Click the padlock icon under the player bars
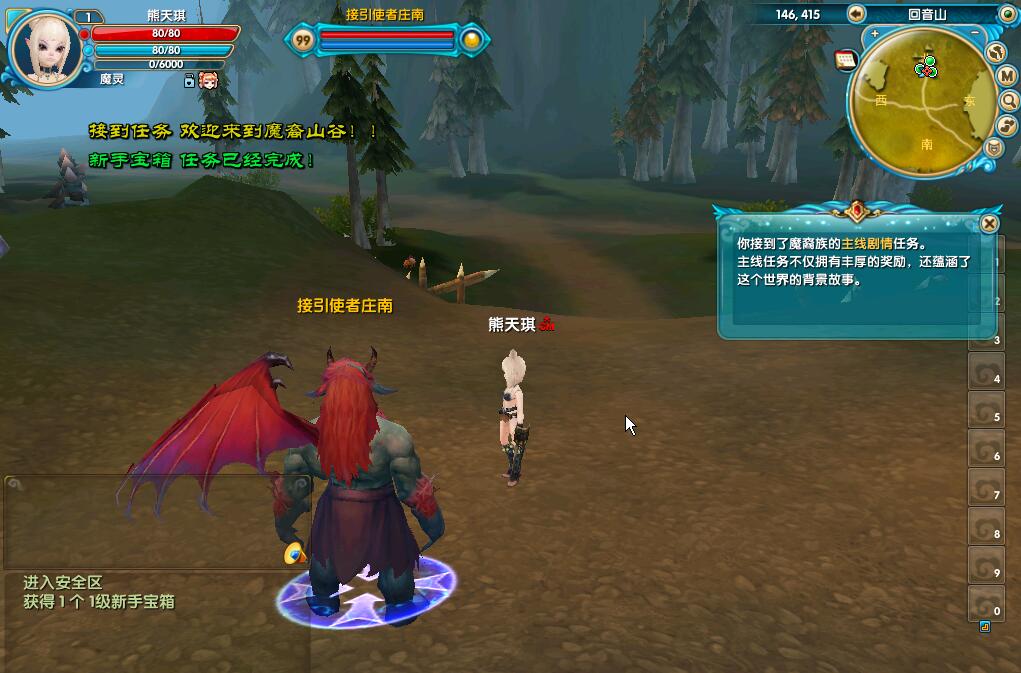Viewport: 1021px width, 673px height. pos(189,81)
